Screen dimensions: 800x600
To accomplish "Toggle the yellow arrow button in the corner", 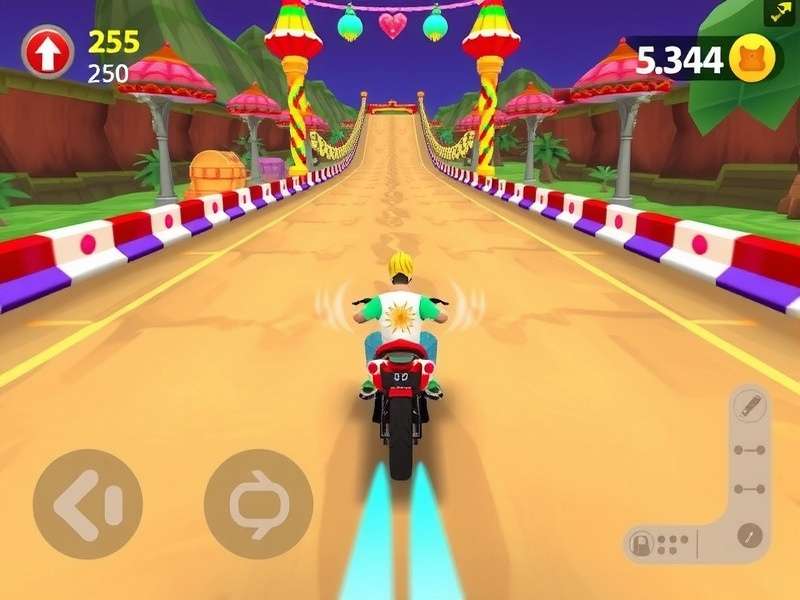I will pyautogui.click(x=779, y=12).
